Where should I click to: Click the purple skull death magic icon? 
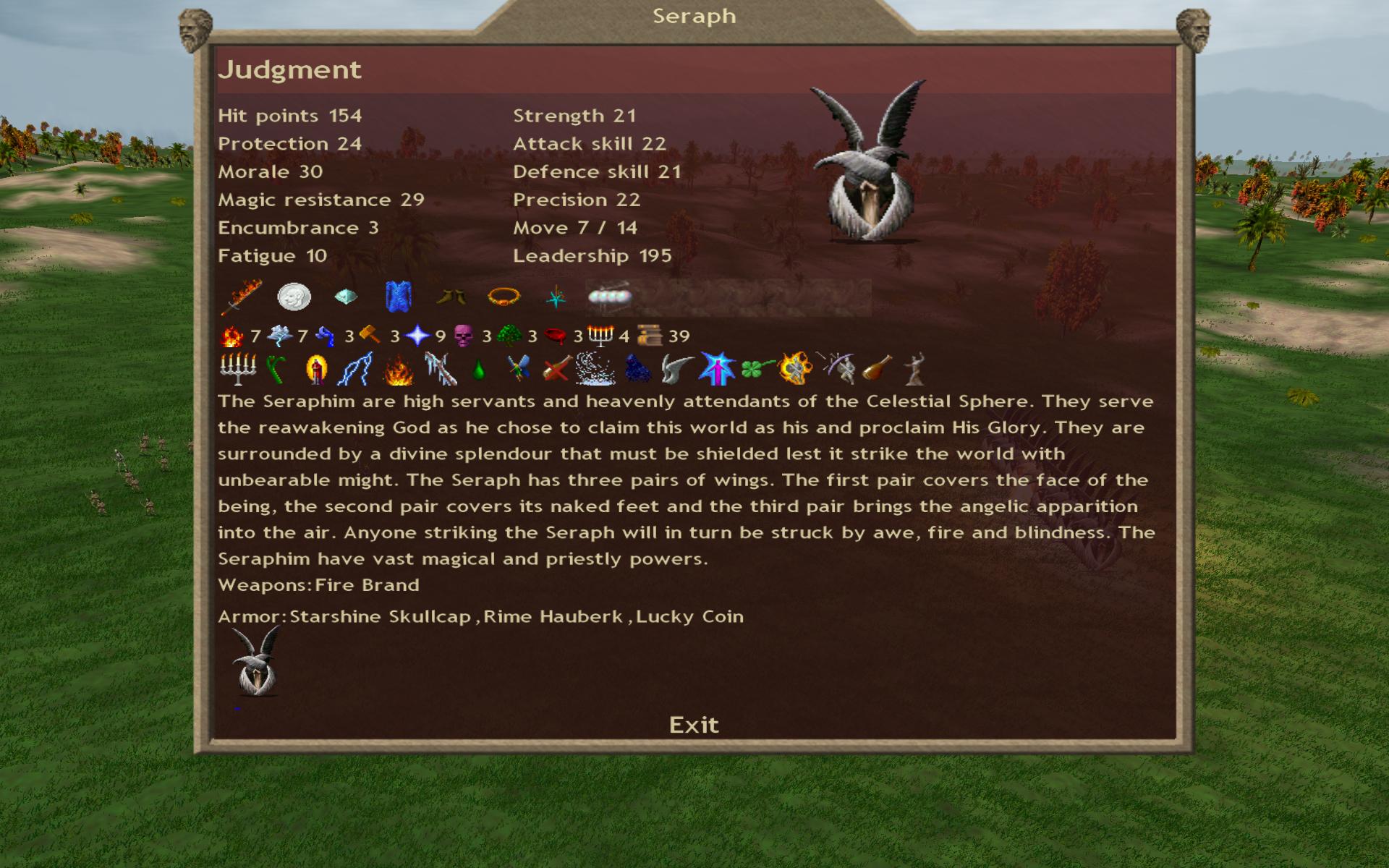[463, 336]
